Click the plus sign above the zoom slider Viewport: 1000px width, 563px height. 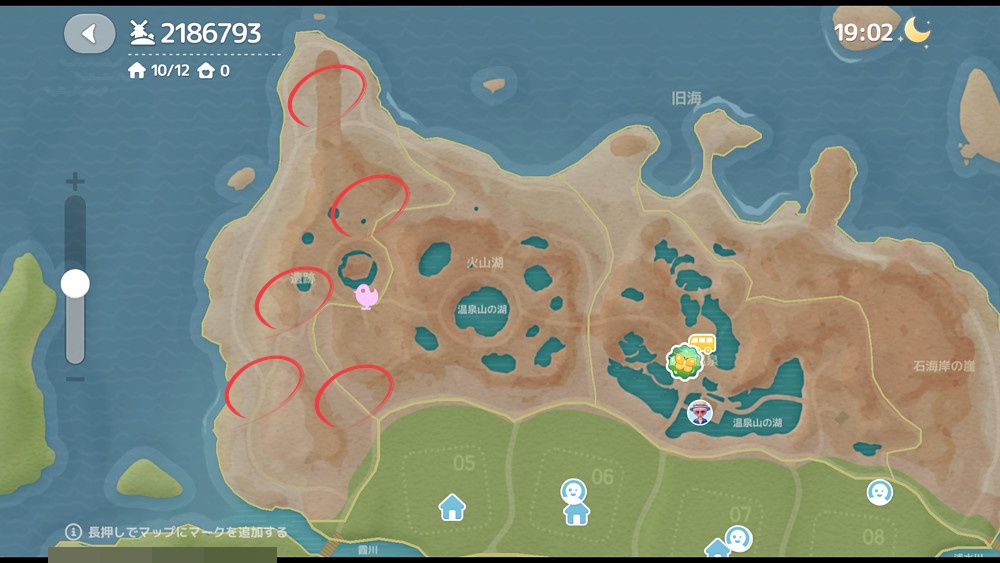tap(75, 182)
